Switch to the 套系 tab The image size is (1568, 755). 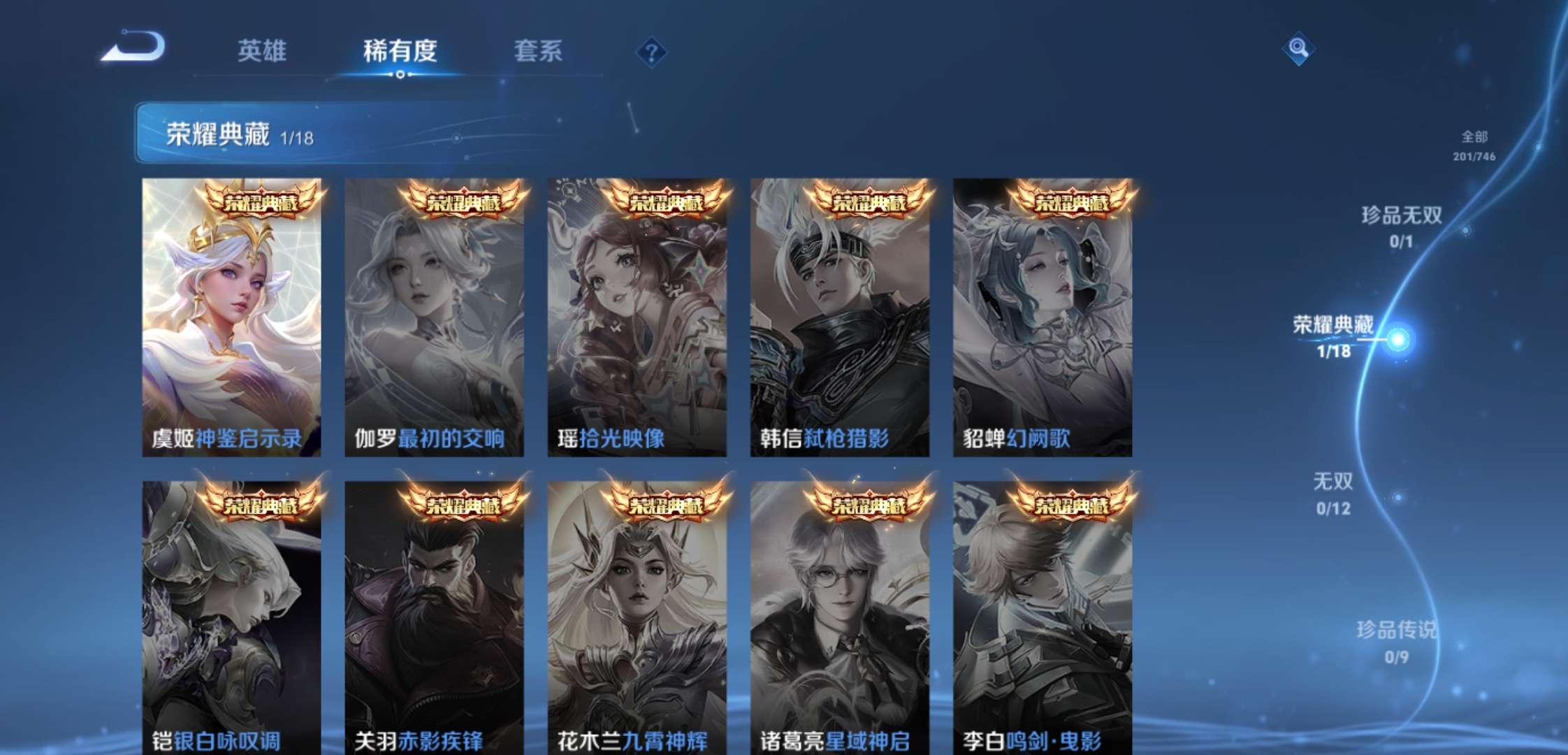pyautogui.click(x=539, y=50)
